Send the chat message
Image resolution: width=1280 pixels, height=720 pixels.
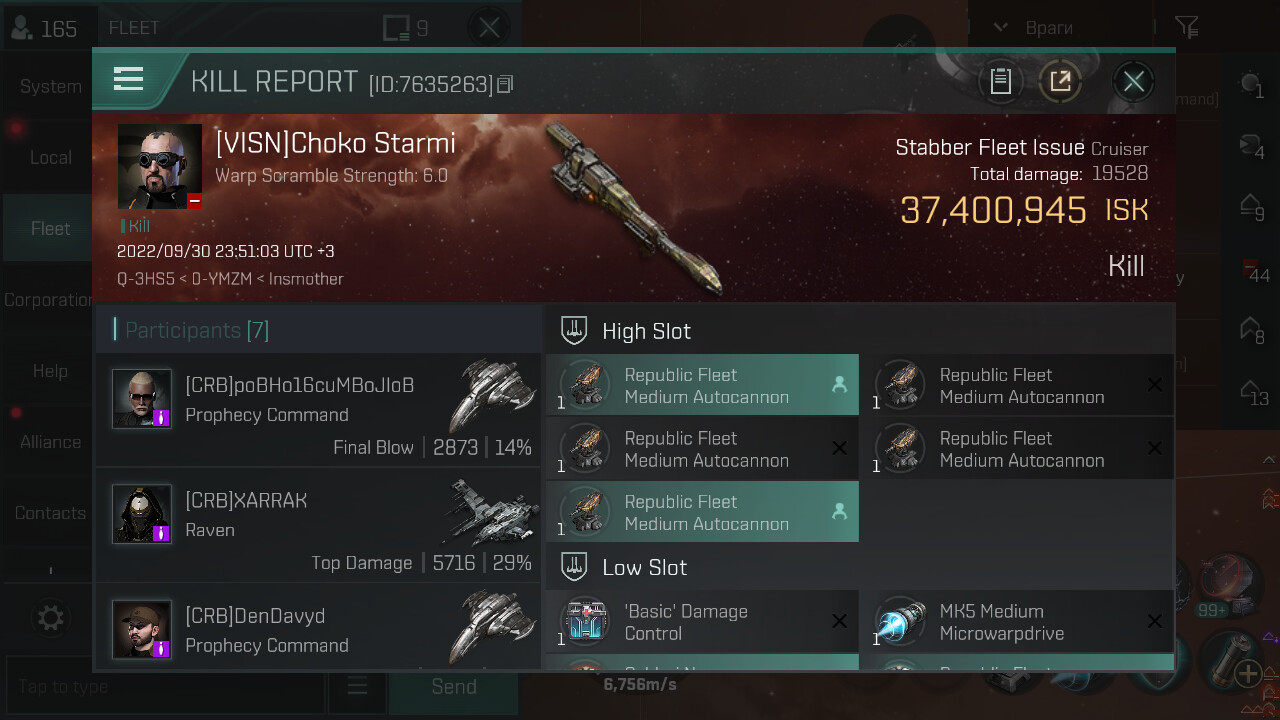[x=453, y=687]
